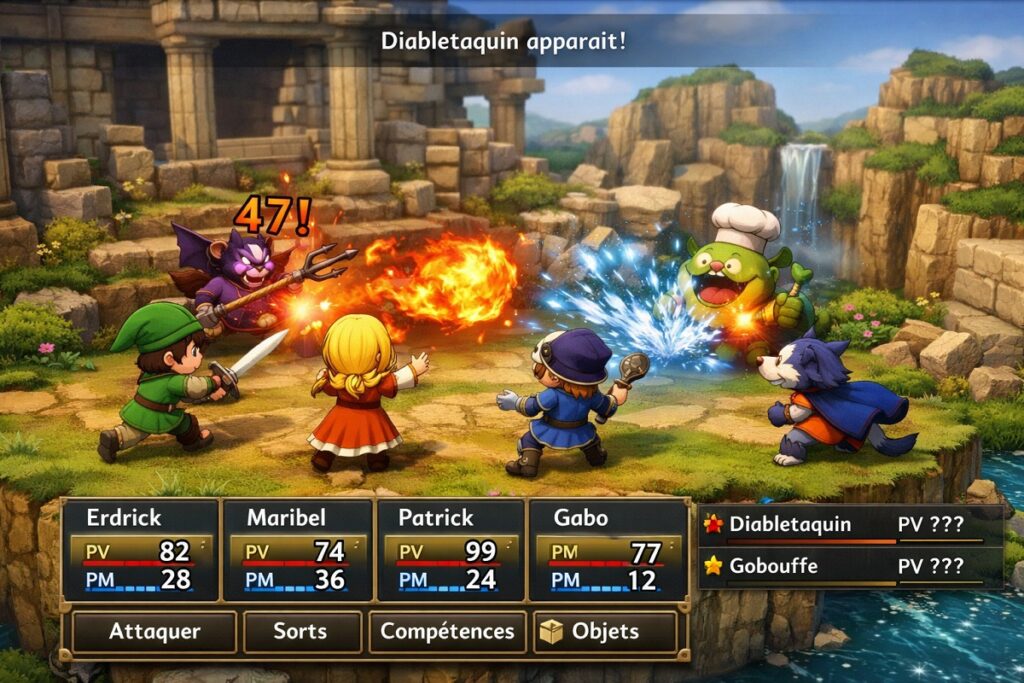1024x683 pixels.
Task: Select the Compétences command
Action: point(447,632)
